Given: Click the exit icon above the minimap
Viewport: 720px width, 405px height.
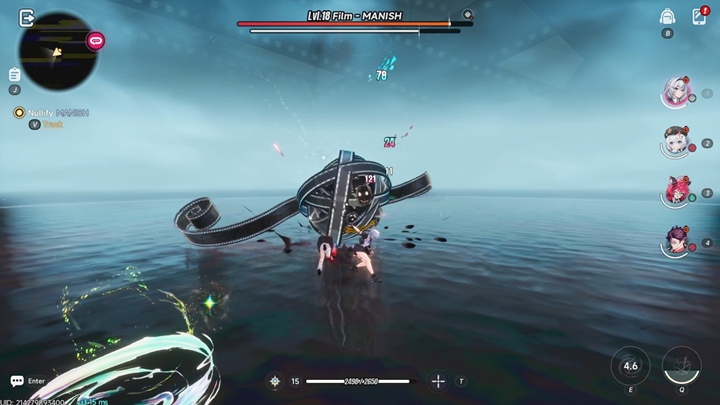Looking at the screenshot, I should (27, 18).
